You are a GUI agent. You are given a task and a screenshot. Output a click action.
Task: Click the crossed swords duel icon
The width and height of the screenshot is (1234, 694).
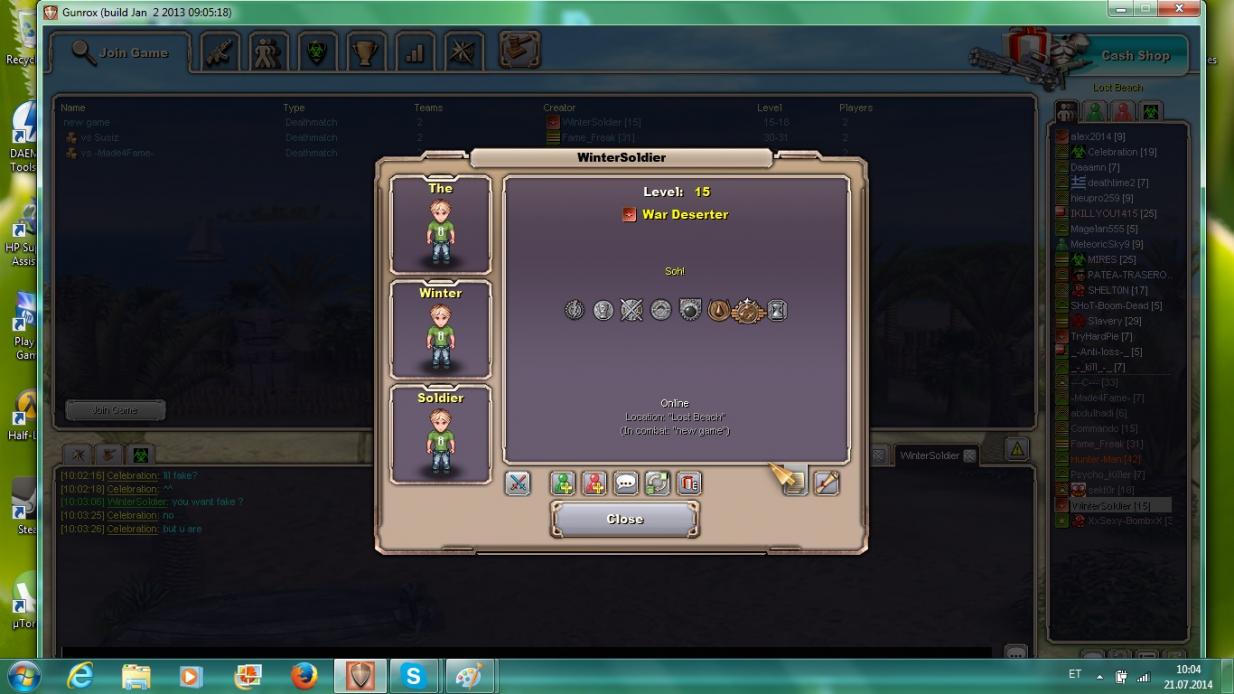(x=517, y=483)
